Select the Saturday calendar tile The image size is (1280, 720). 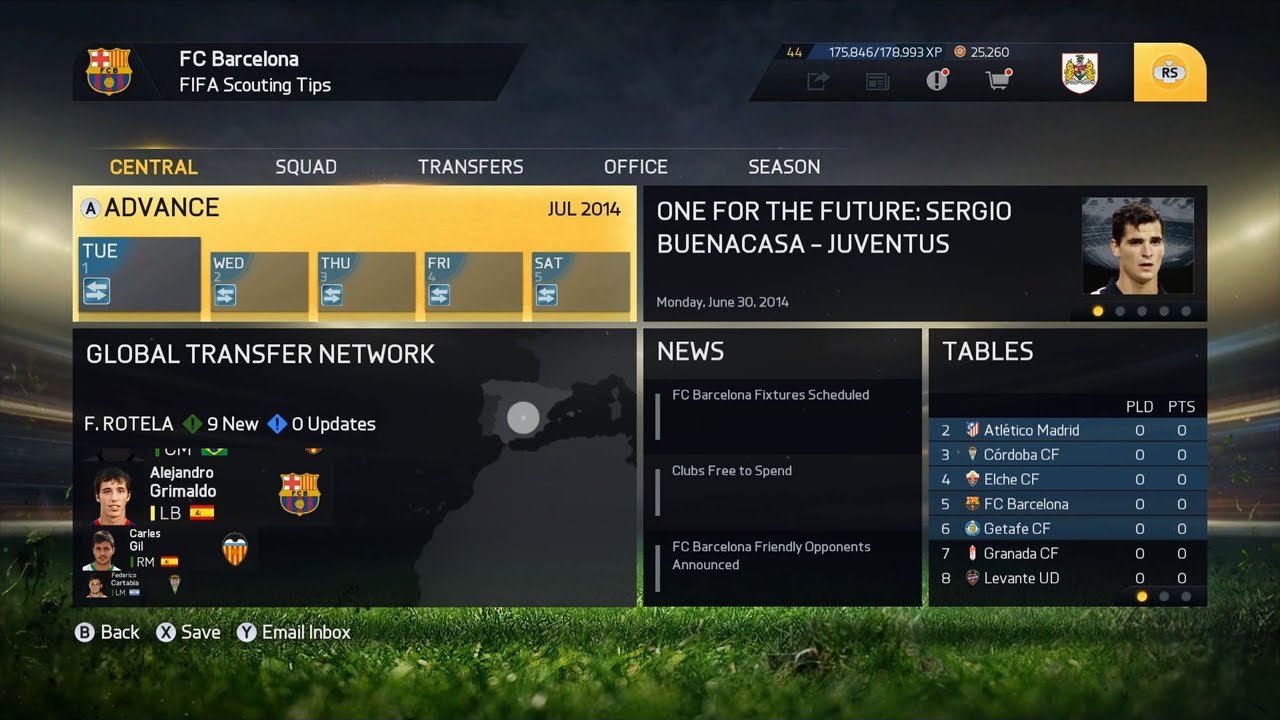click(x=581, y=281)
